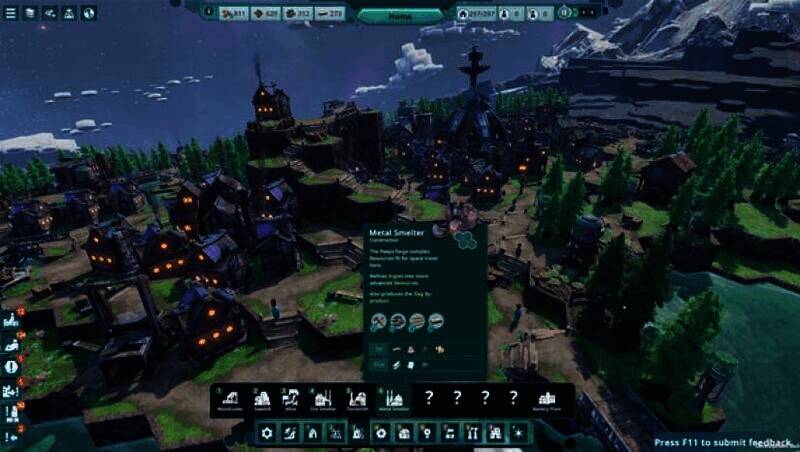Click the globe icon in top-left toolbar
This screenshot has width=800, height=452.
tap(88, 13)
